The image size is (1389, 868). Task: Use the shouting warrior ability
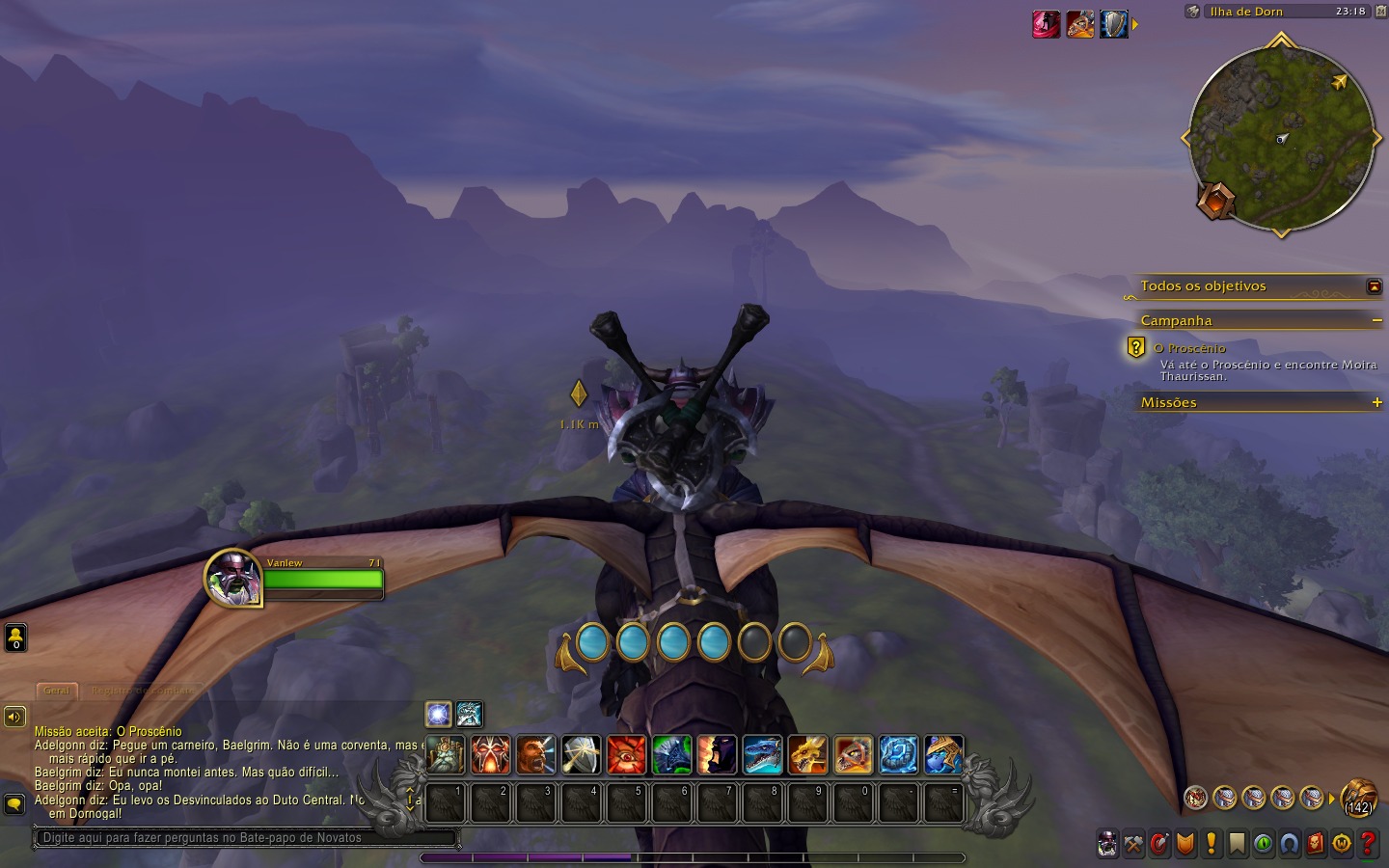pyautogui.click(x=536, y=754)
